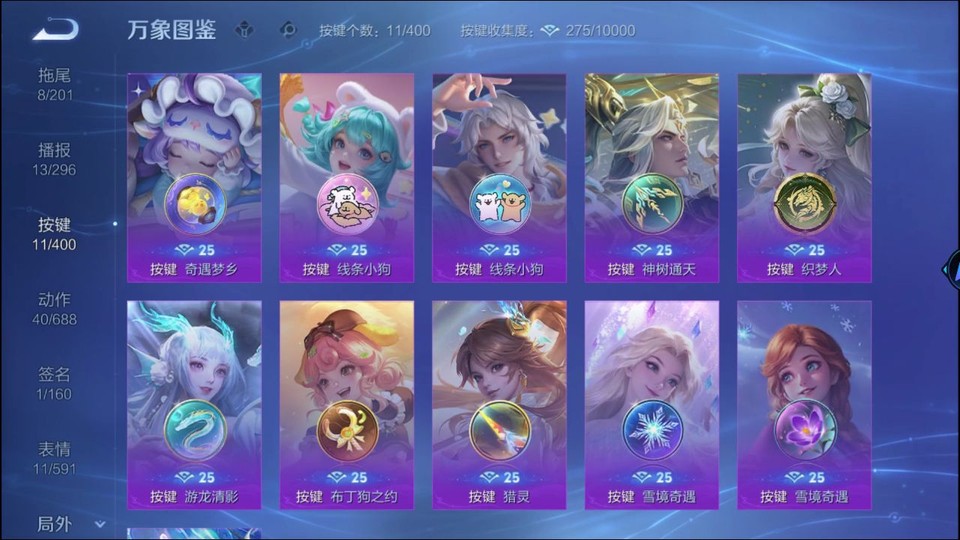
Task: Switch to the 拖尾 category tab
Action: coord(56,84)
